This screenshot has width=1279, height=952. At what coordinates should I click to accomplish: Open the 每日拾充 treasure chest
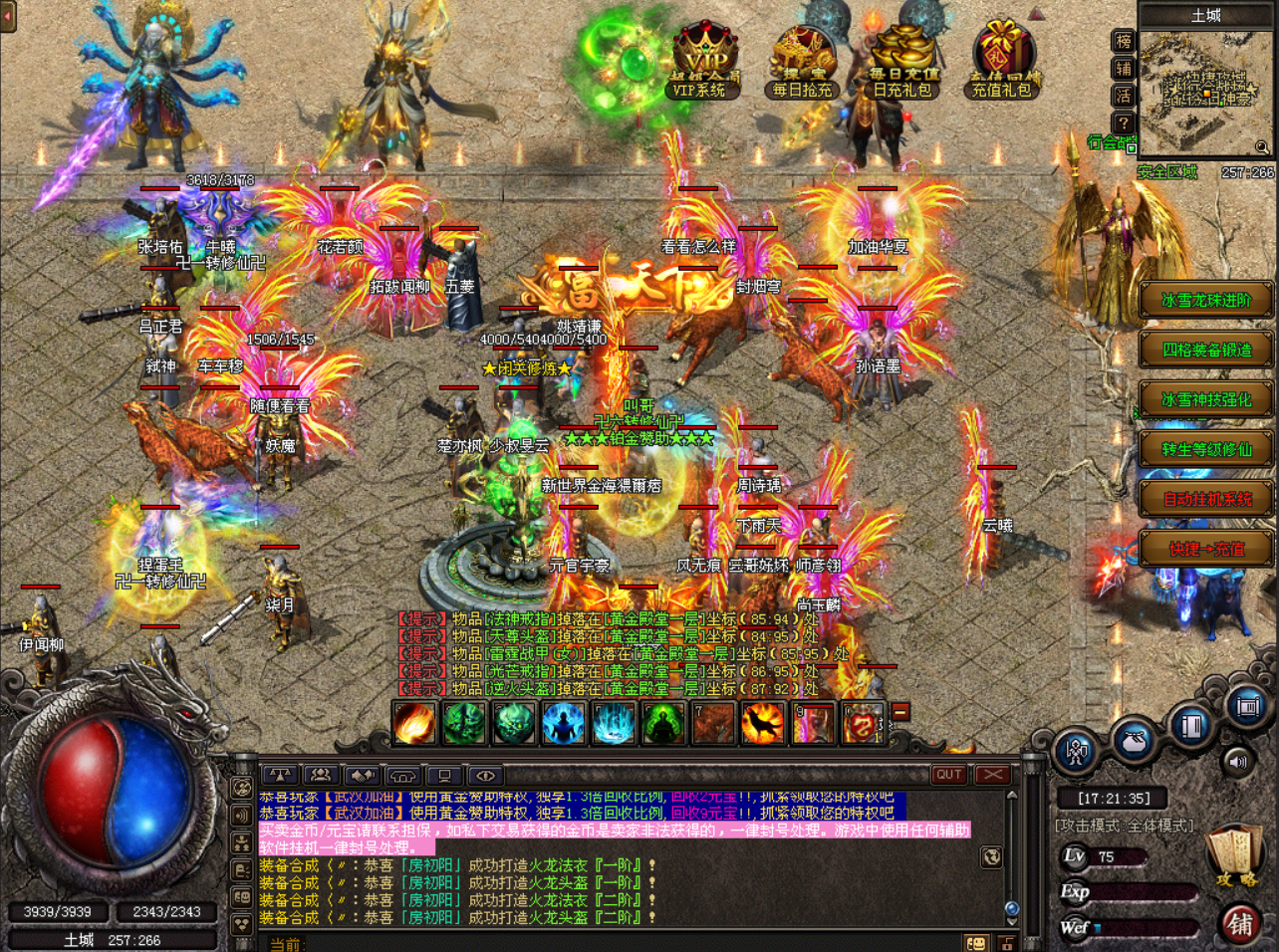point(803,66)
